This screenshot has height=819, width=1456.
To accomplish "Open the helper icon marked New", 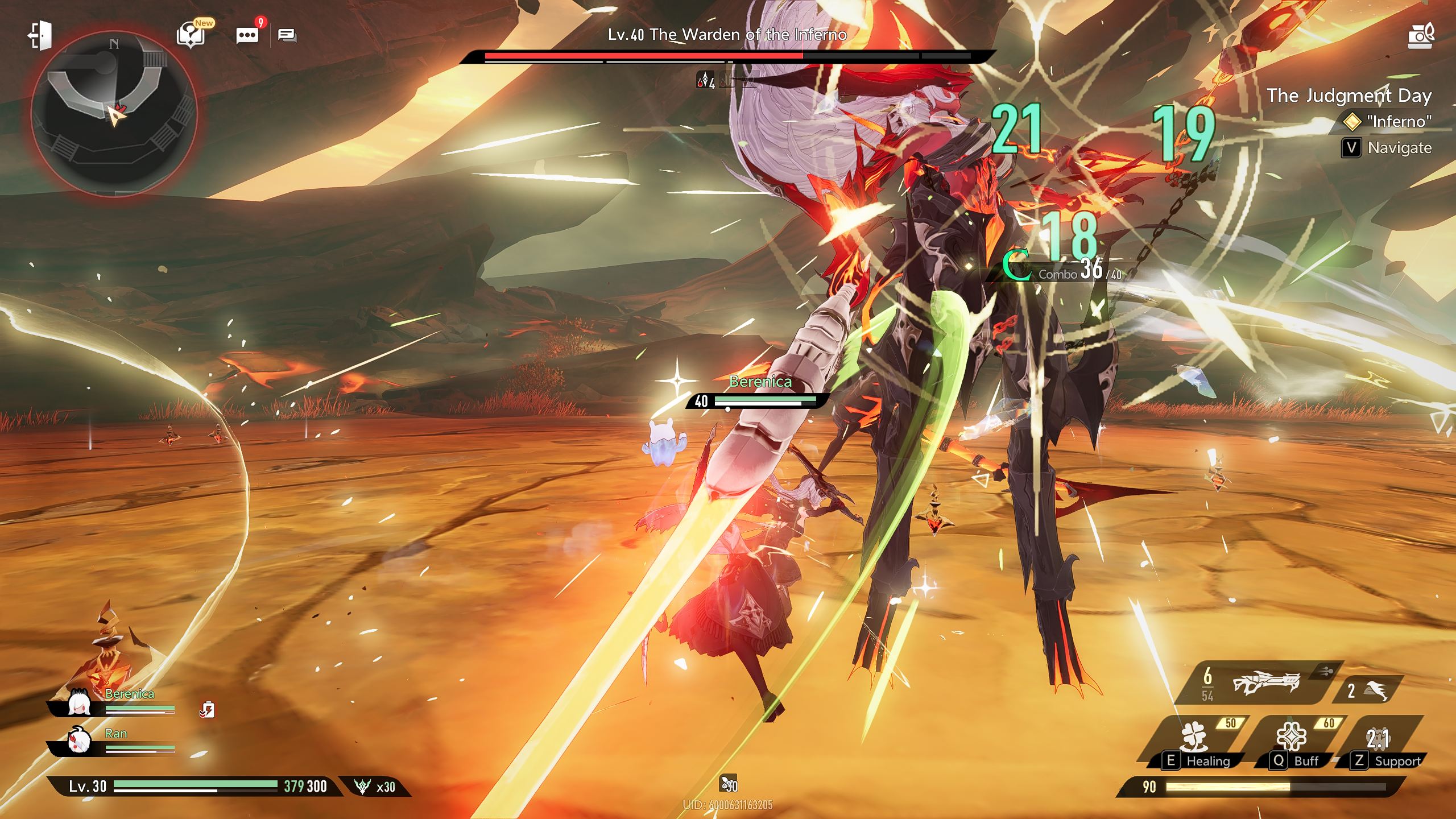I will click(x=191, y=35).
